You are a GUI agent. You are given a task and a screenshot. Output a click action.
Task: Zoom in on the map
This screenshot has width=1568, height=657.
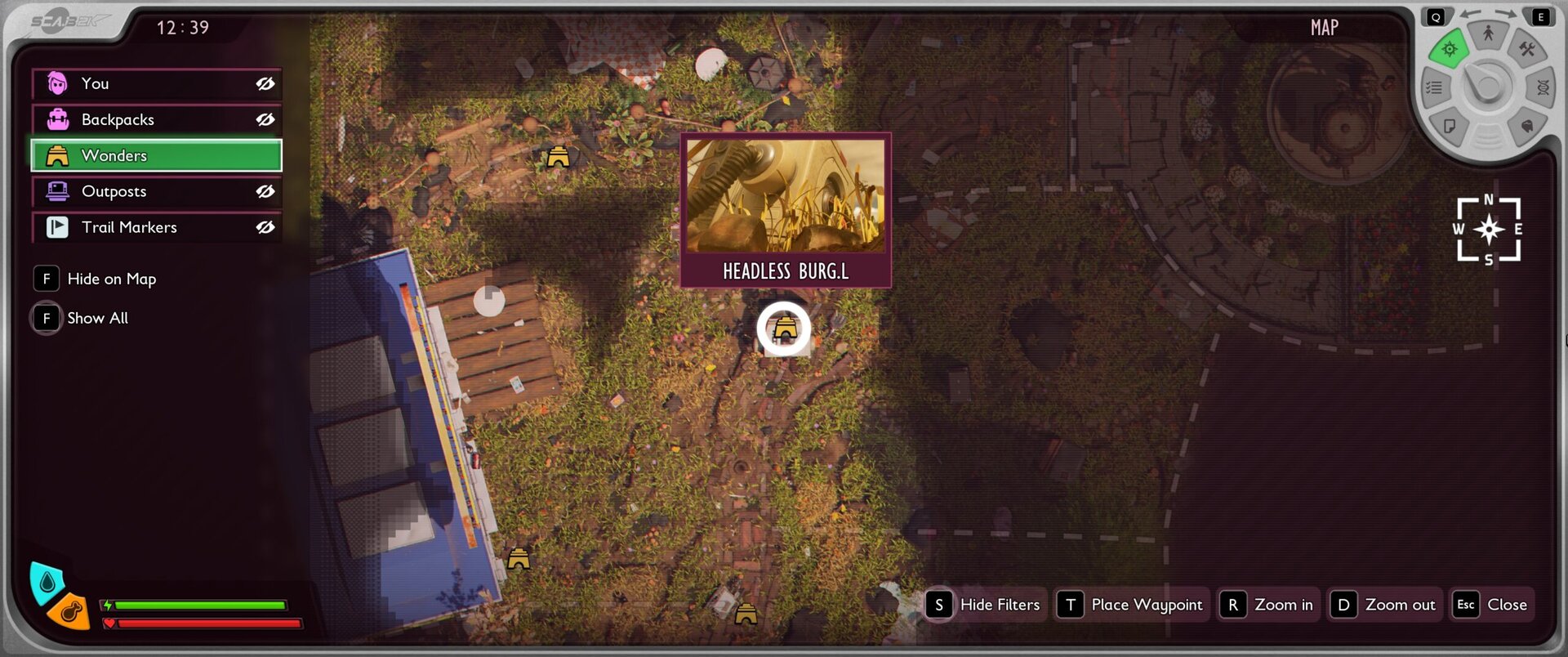click(x=1268, y=605)
